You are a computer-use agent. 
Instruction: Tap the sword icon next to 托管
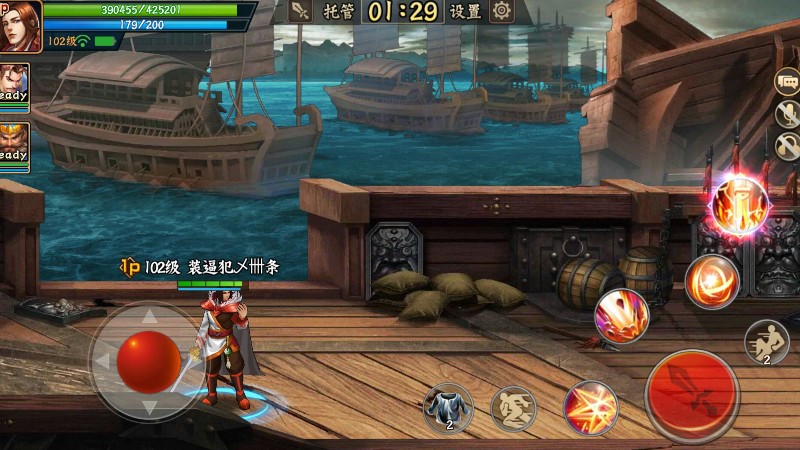click(300, 11)
